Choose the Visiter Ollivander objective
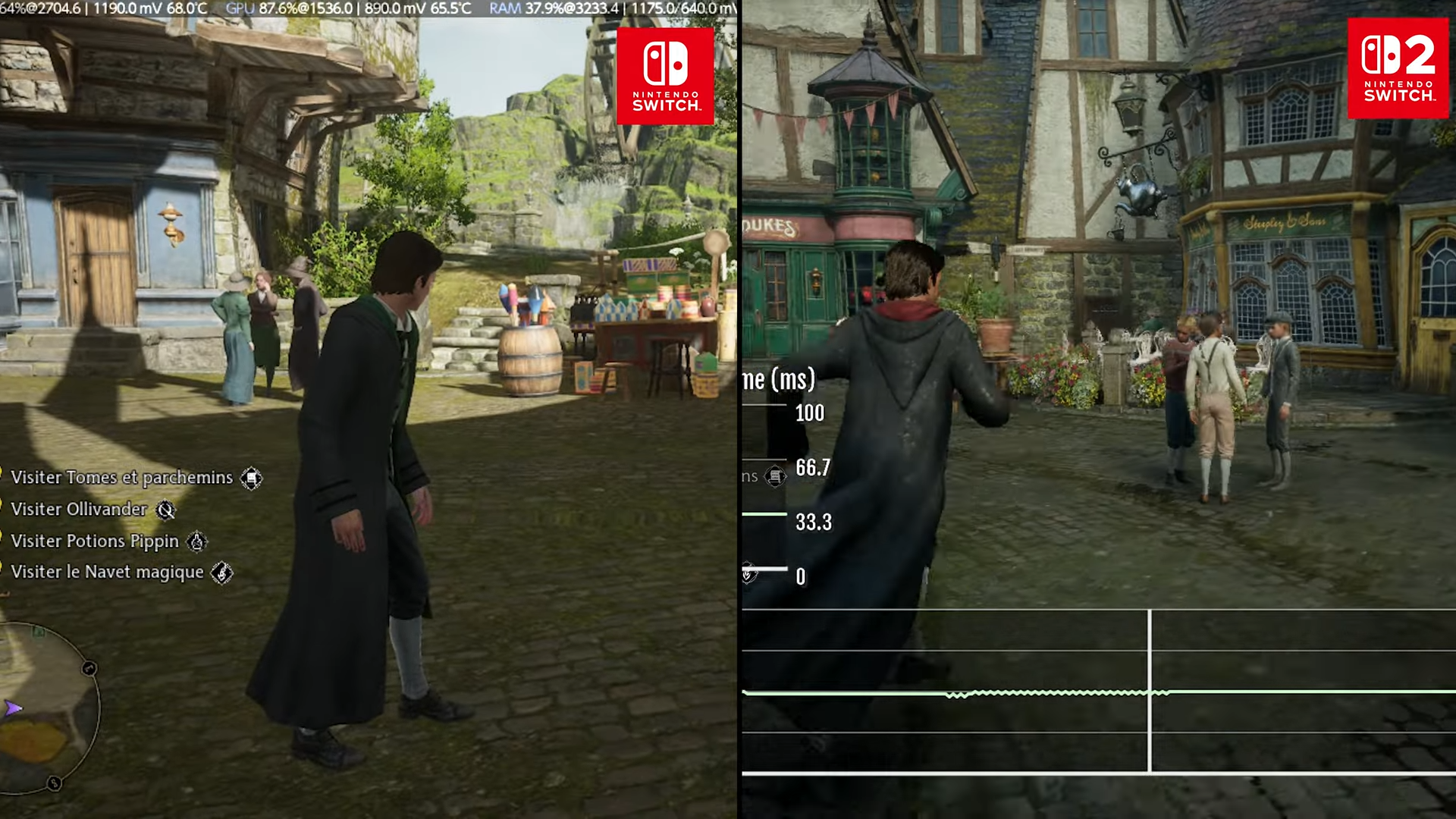This screenshot has width=1456, height=819. [x=79, y=510]
